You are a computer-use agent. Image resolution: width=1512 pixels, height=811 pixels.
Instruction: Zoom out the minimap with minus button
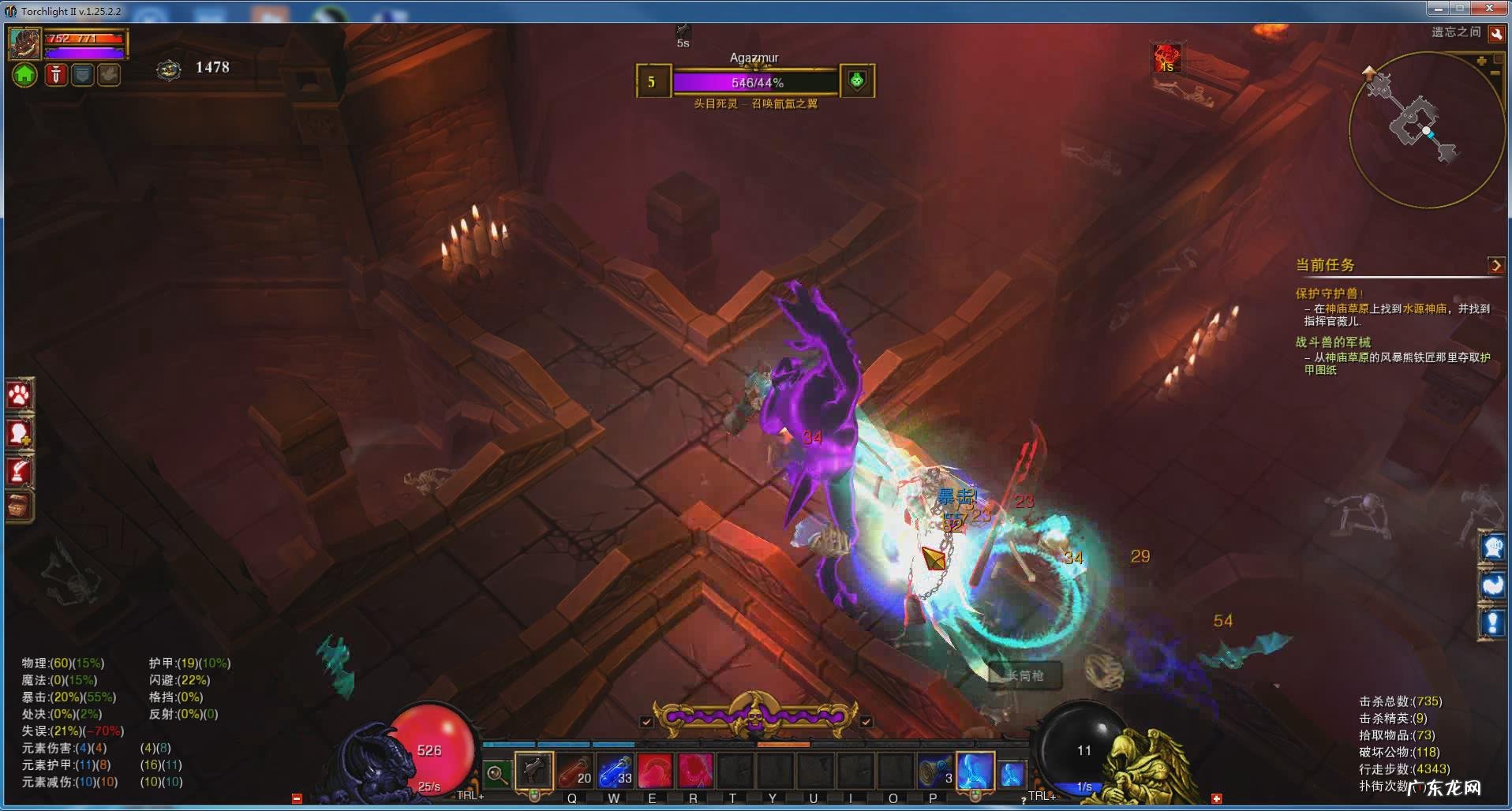pyautogui.click(x=1495, y=73)
